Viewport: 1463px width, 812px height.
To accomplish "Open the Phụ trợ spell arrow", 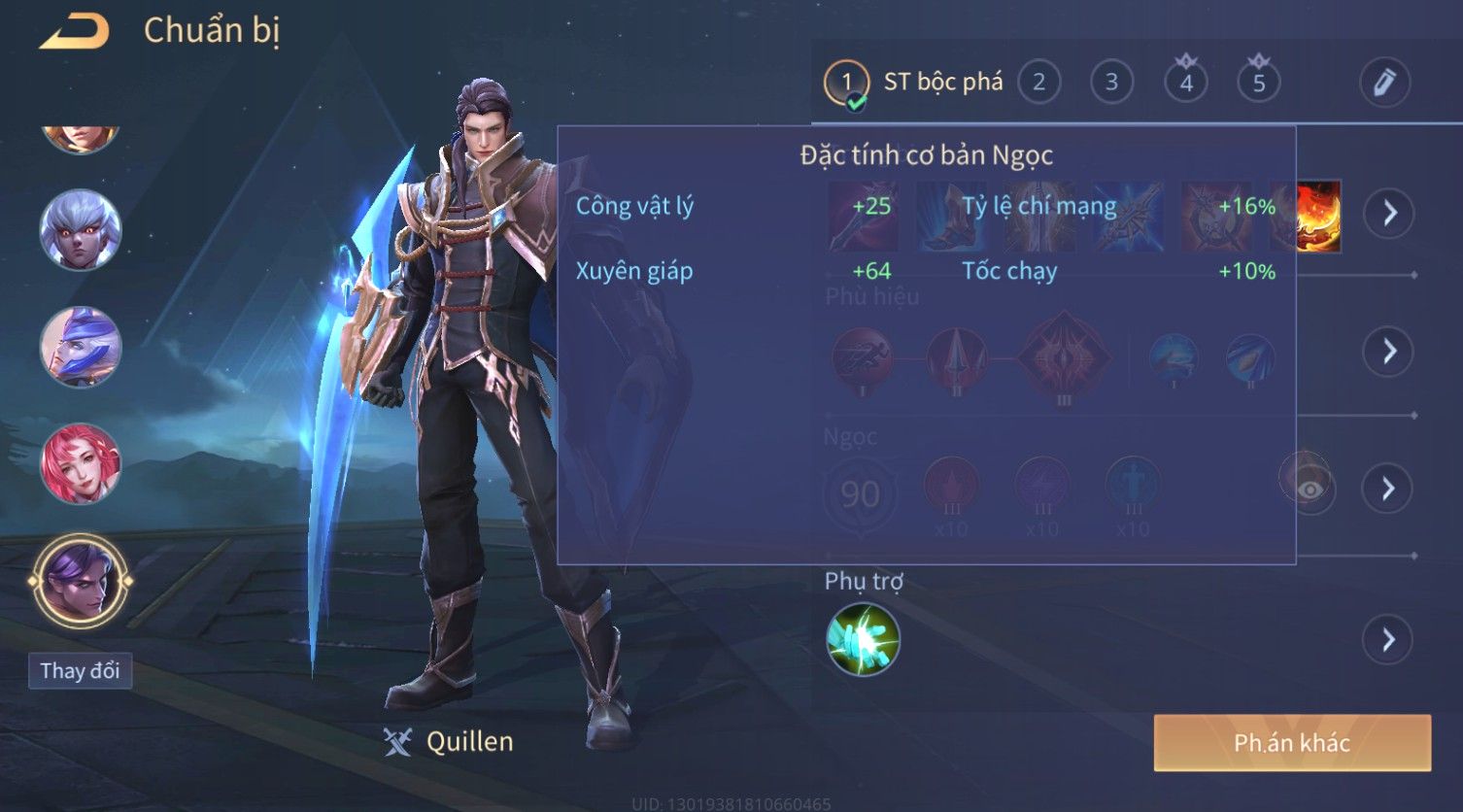I will coord(1388,640).
